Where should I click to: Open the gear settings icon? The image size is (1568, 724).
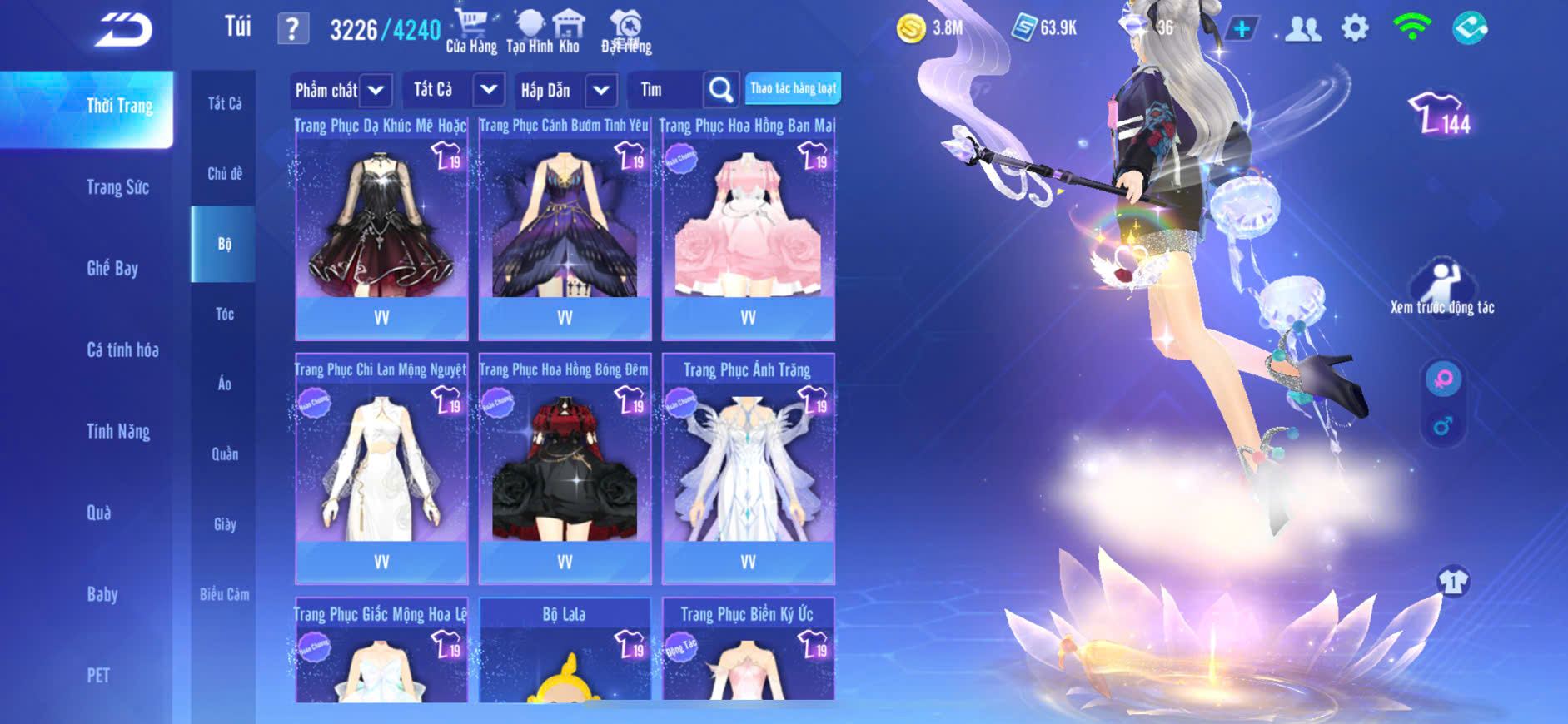tap(1355, 28)
